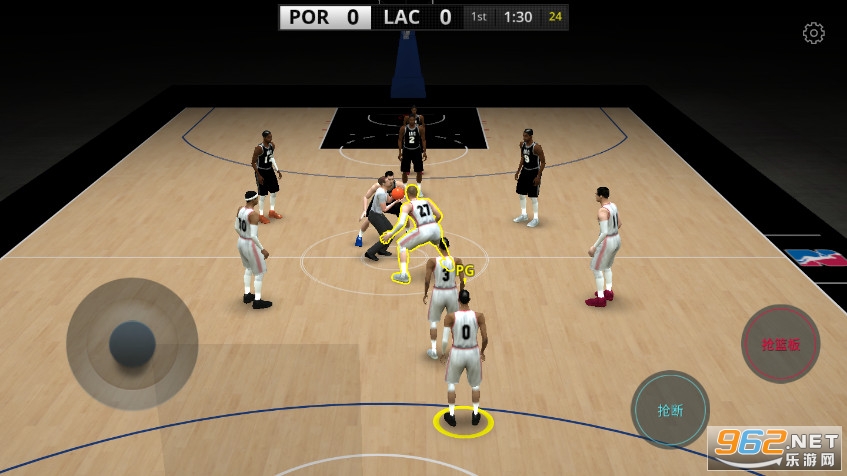
Task: Touch the virtual joystick thumb pad
Action: (132, 344)
